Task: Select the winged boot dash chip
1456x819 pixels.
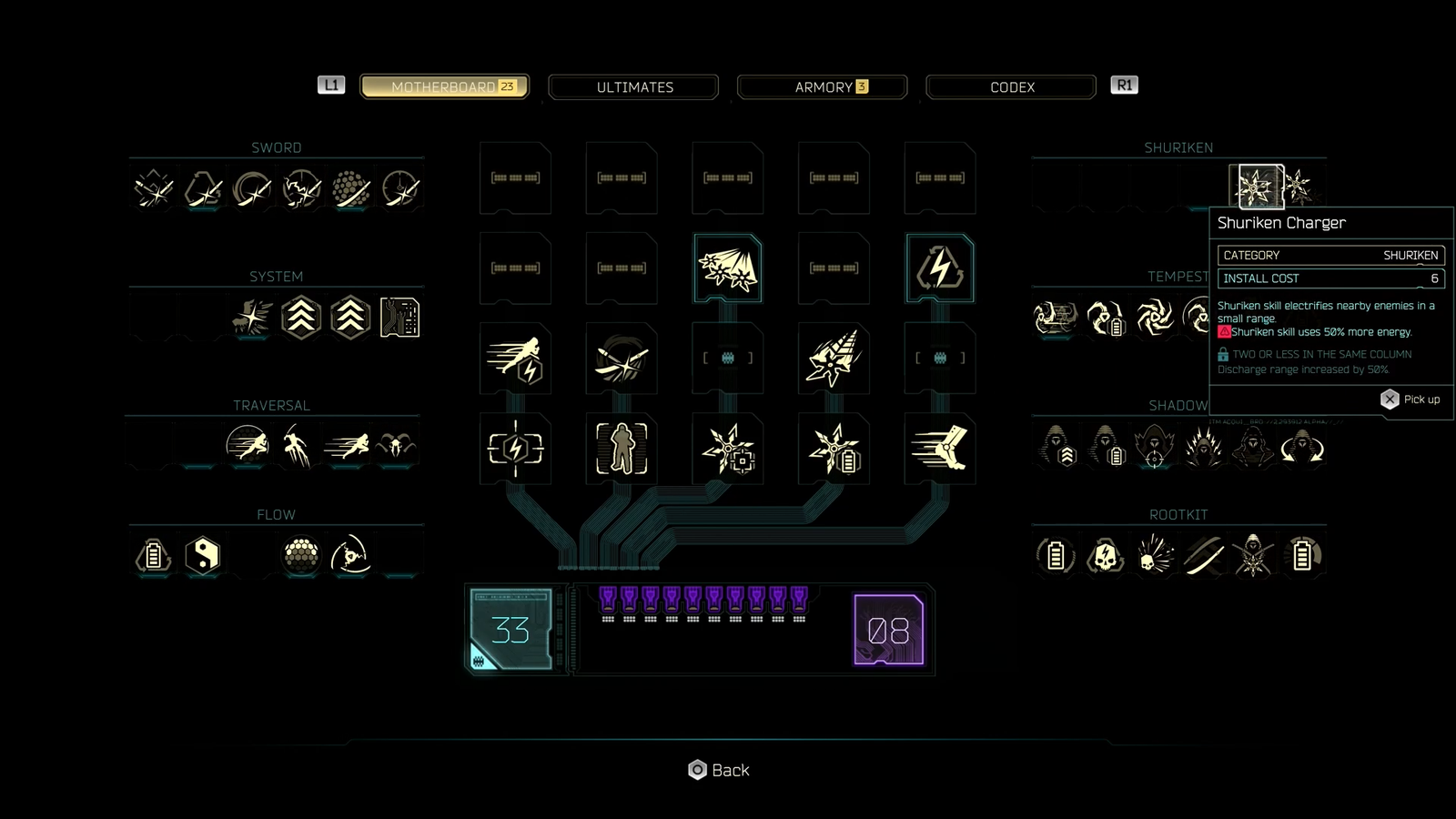Action: tap(940, 448)
